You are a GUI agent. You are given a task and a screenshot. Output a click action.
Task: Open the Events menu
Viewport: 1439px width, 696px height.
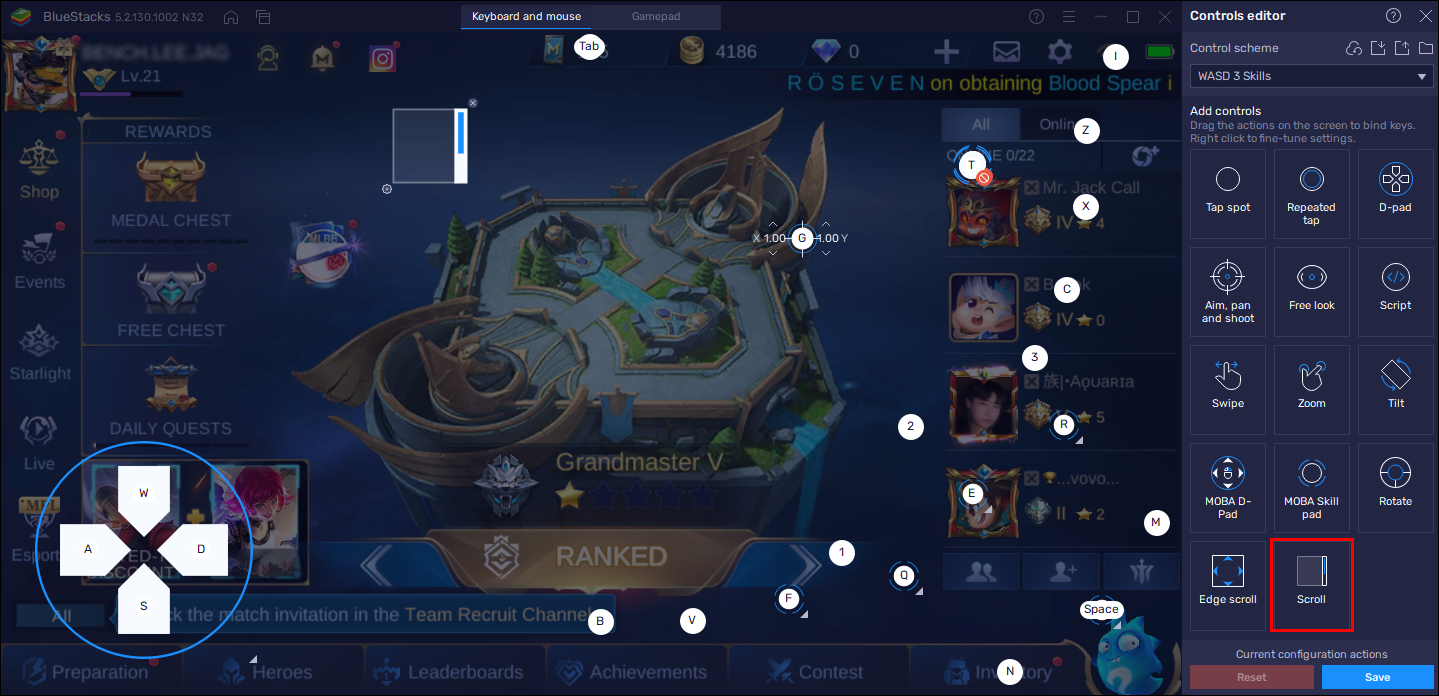click(39, 262)
